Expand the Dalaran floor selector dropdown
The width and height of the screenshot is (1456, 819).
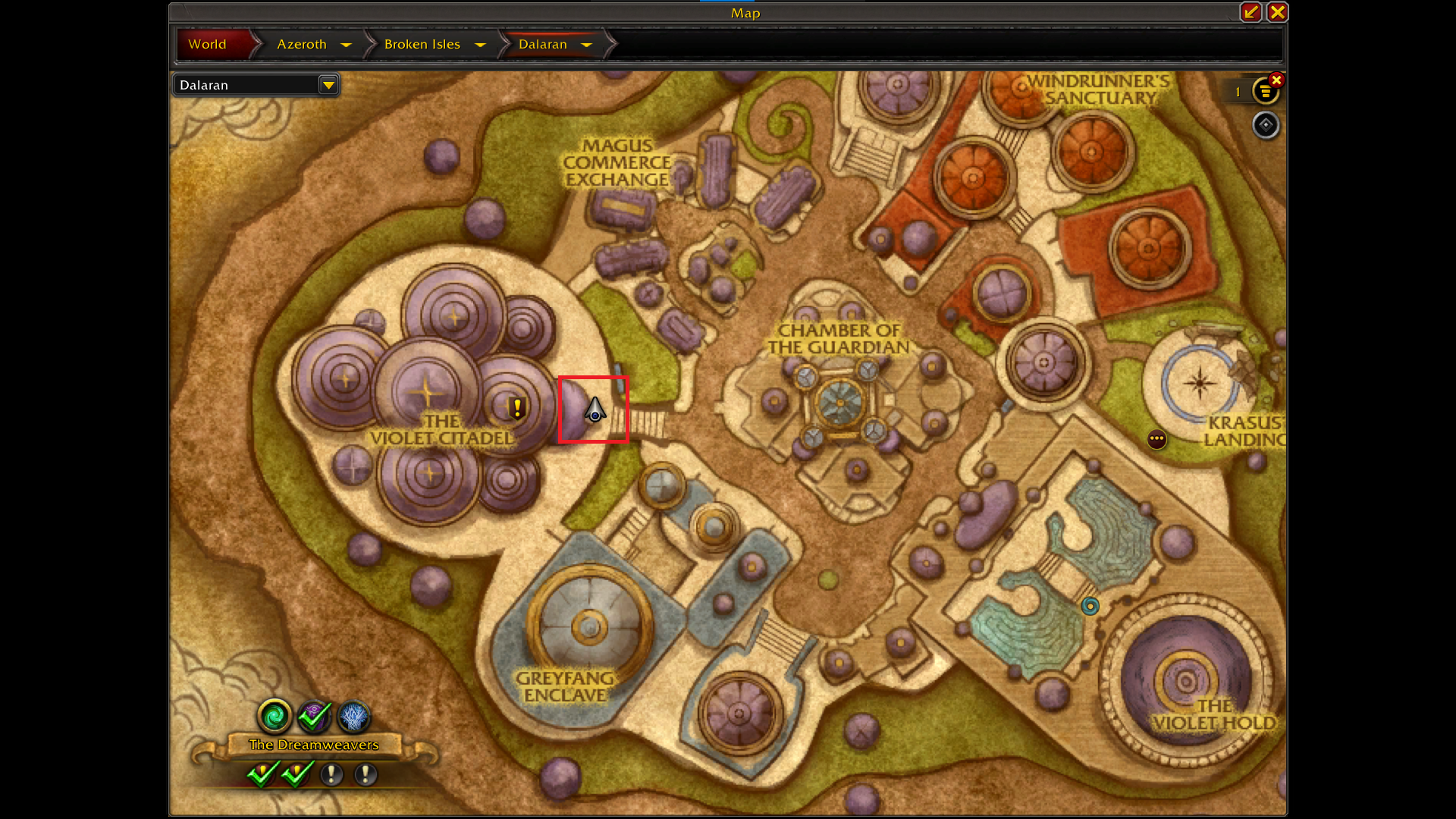click(328, 85)
